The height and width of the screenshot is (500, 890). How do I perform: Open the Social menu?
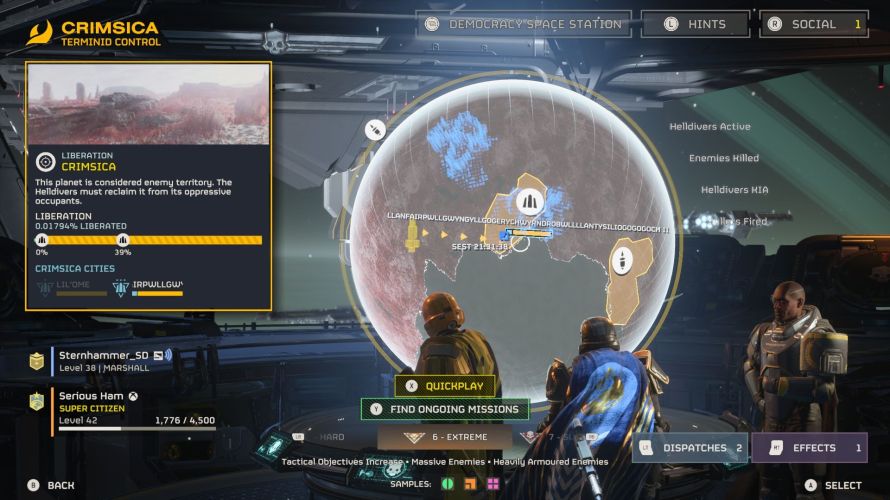pyautogui.click(x=814, y=24)
